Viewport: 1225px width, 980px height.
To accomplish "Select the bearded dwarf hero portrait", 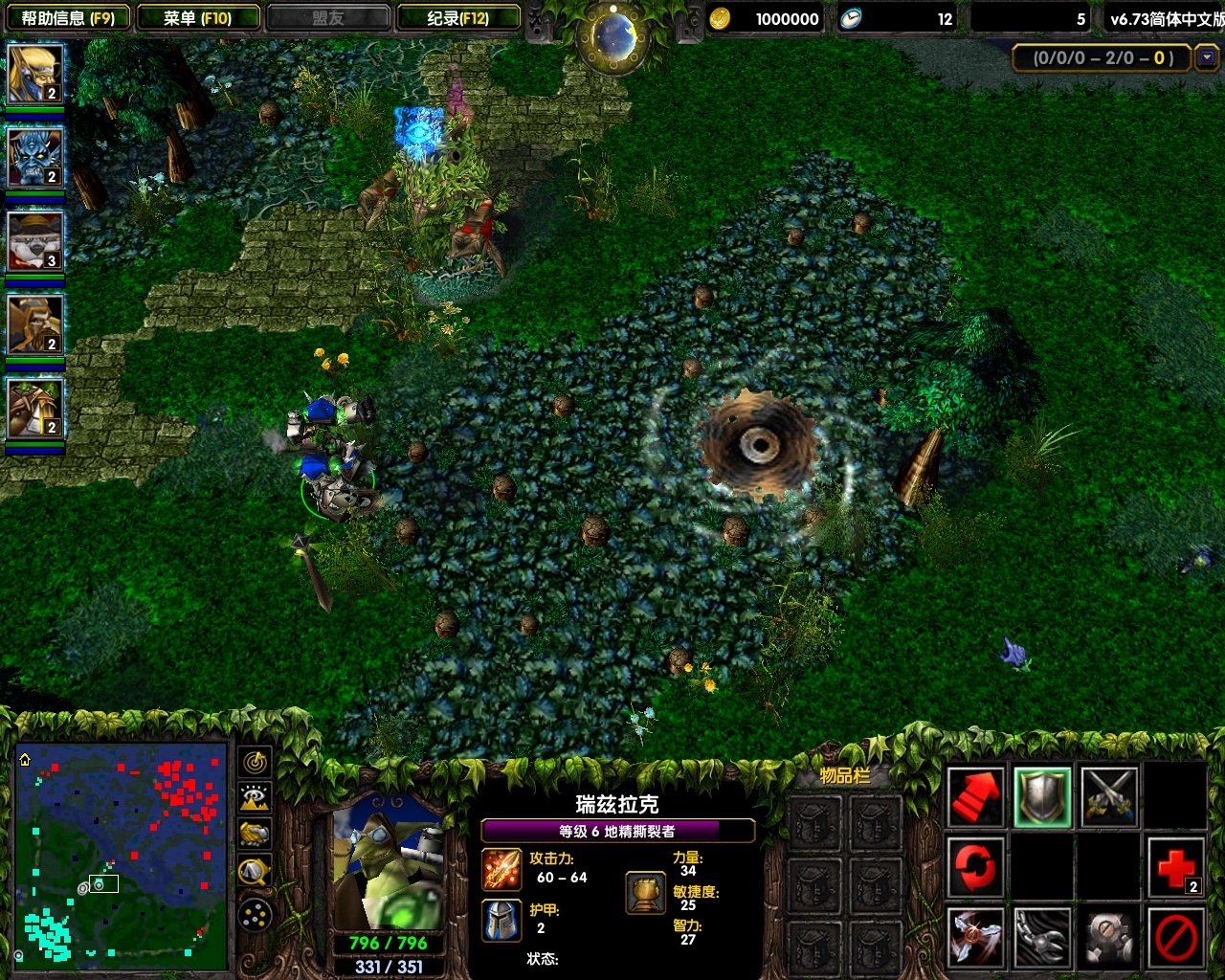I will pyautogui.click(x=35, y=324).
